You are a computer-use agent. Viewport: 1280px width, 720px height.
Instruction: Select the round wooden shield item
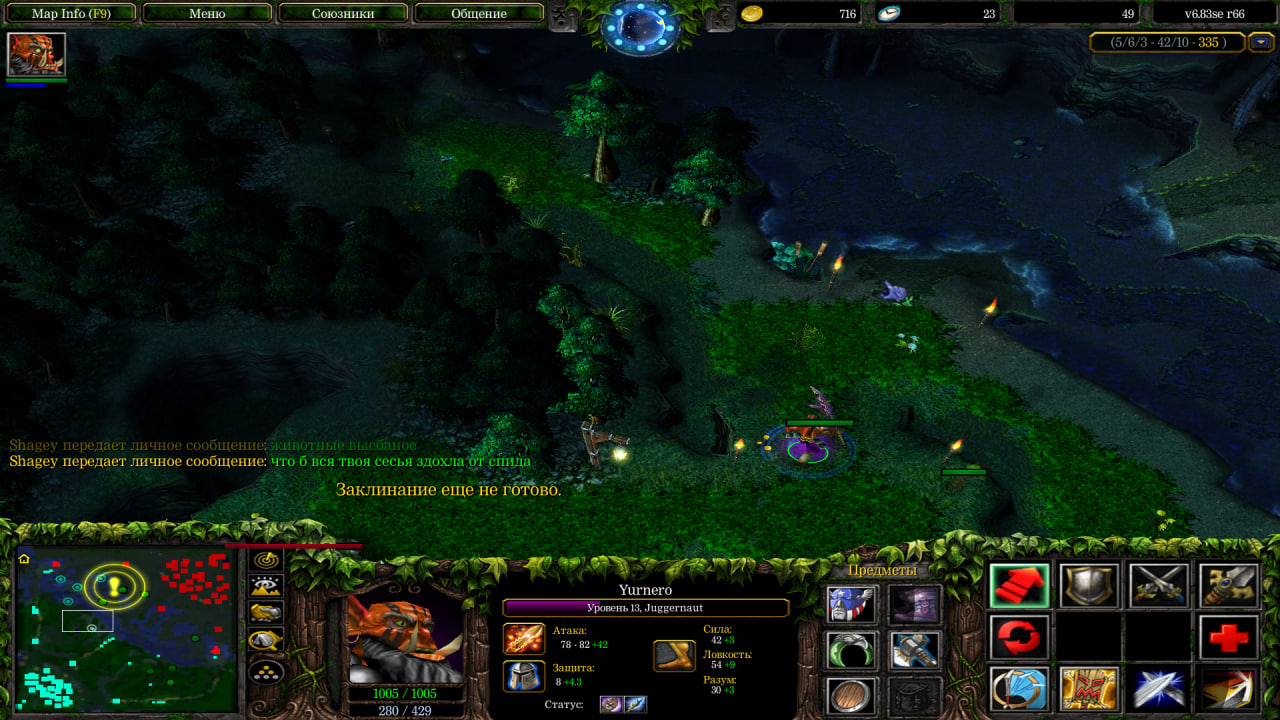pos(852,695)
